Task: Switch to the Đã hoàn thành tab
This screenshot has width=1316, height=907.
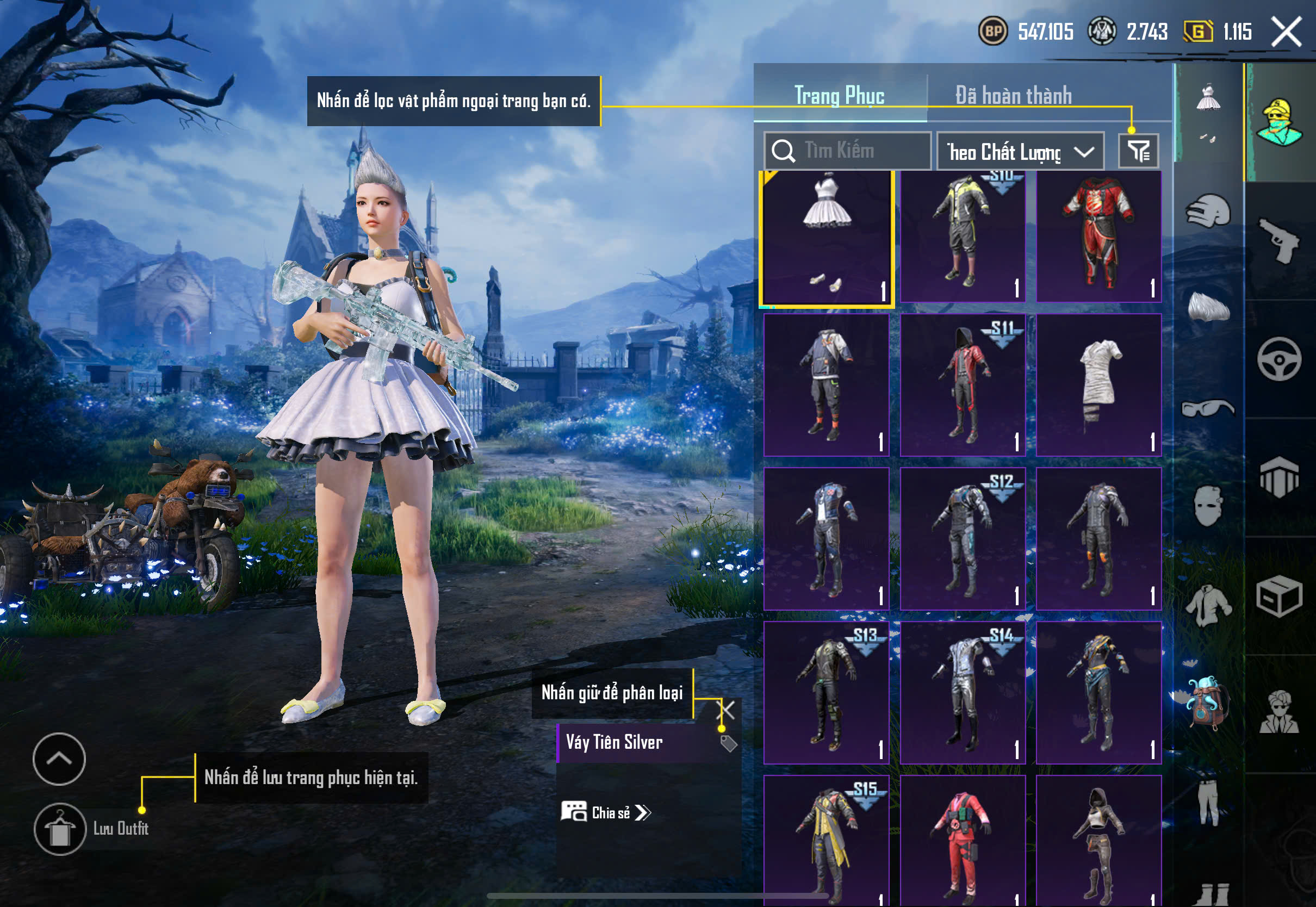Action: click(x=1013, y=95)
